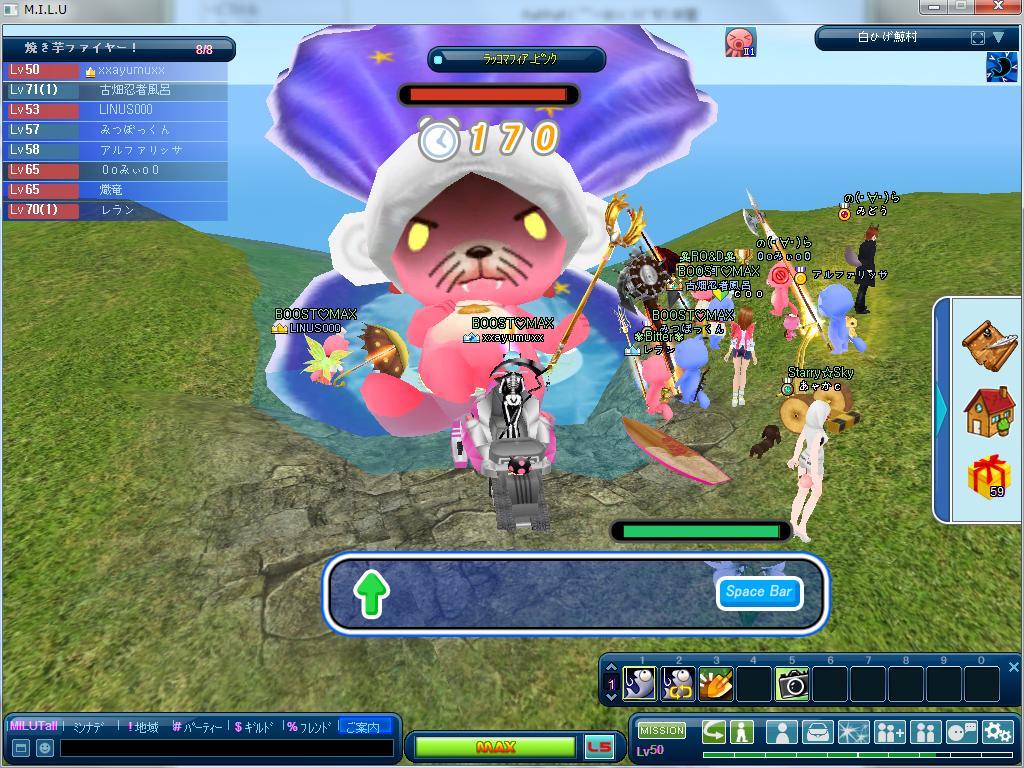Open the bag inventory icon
The width and height of the screenshot is (1024, 768).
[x=818, y=732]
